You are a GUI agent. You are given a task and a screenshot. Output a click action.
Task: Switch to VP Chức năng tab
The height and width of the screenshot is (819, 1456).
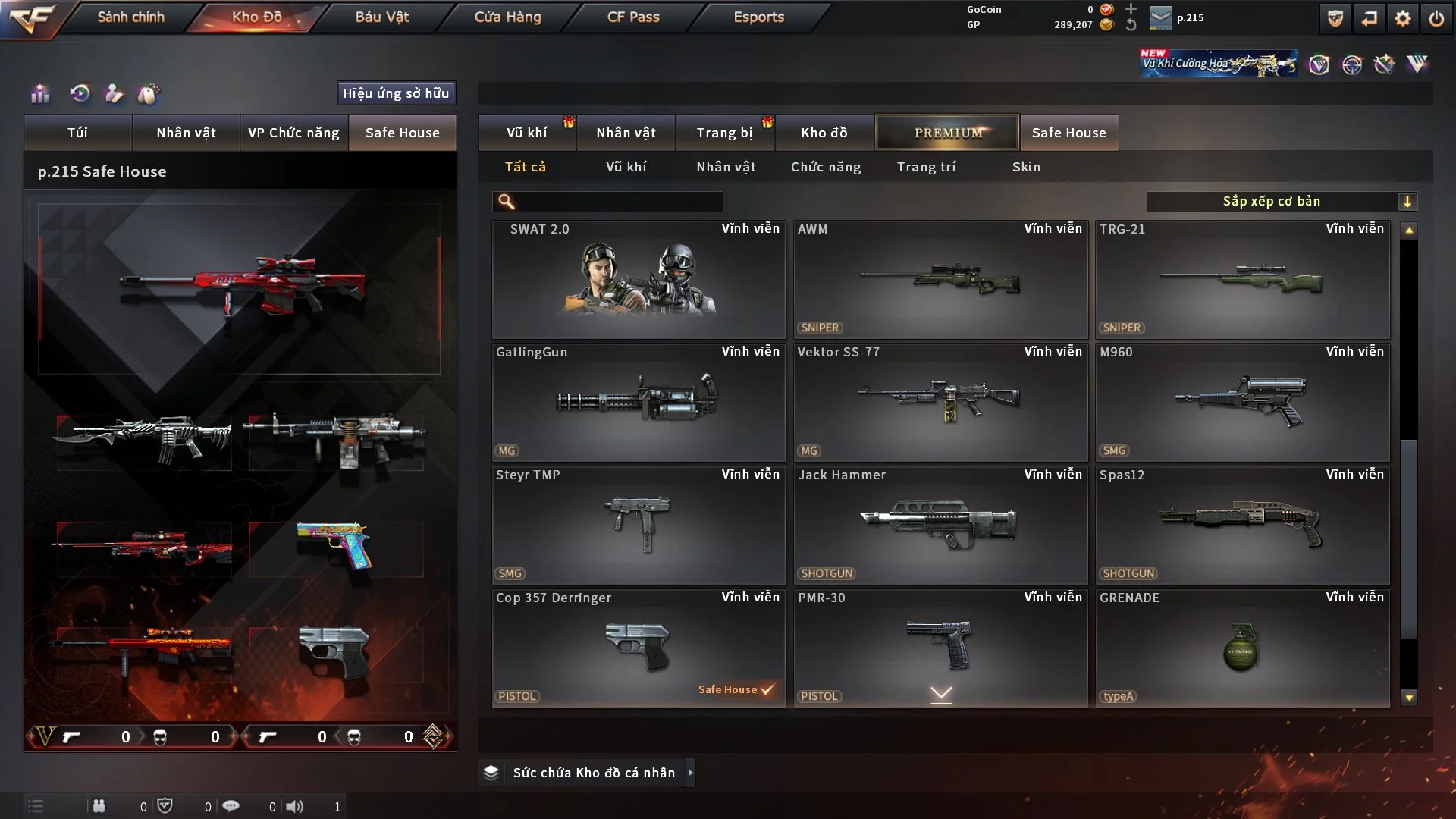click(293, 133)
